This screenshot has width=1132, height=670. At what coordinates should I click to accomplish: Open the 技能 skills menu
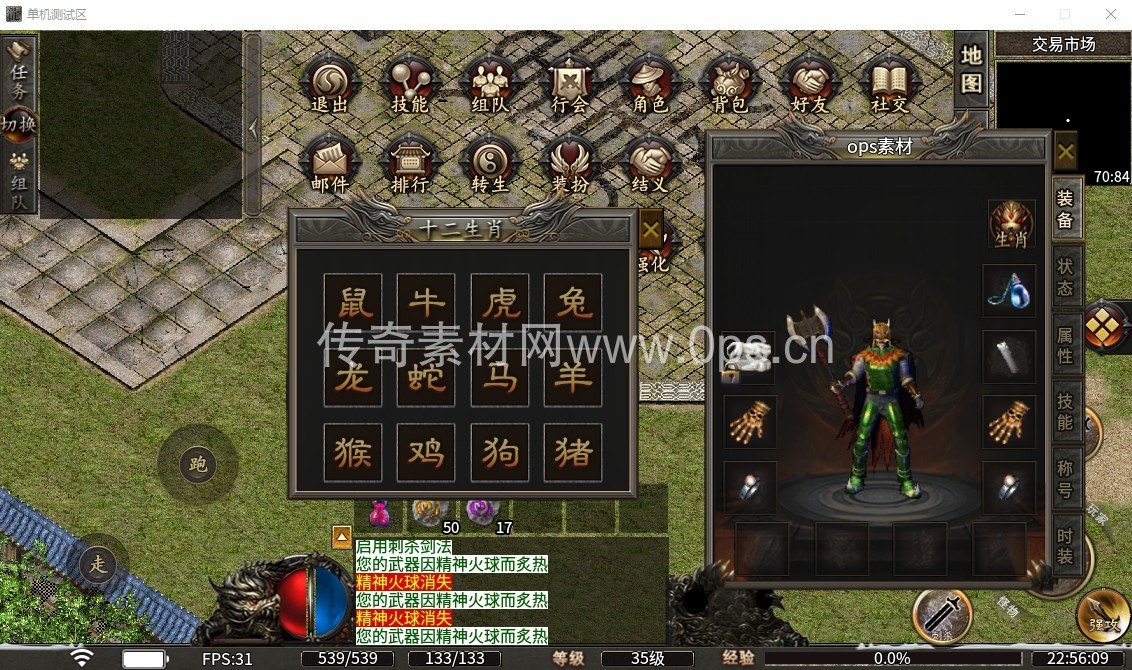coord(409,84)
